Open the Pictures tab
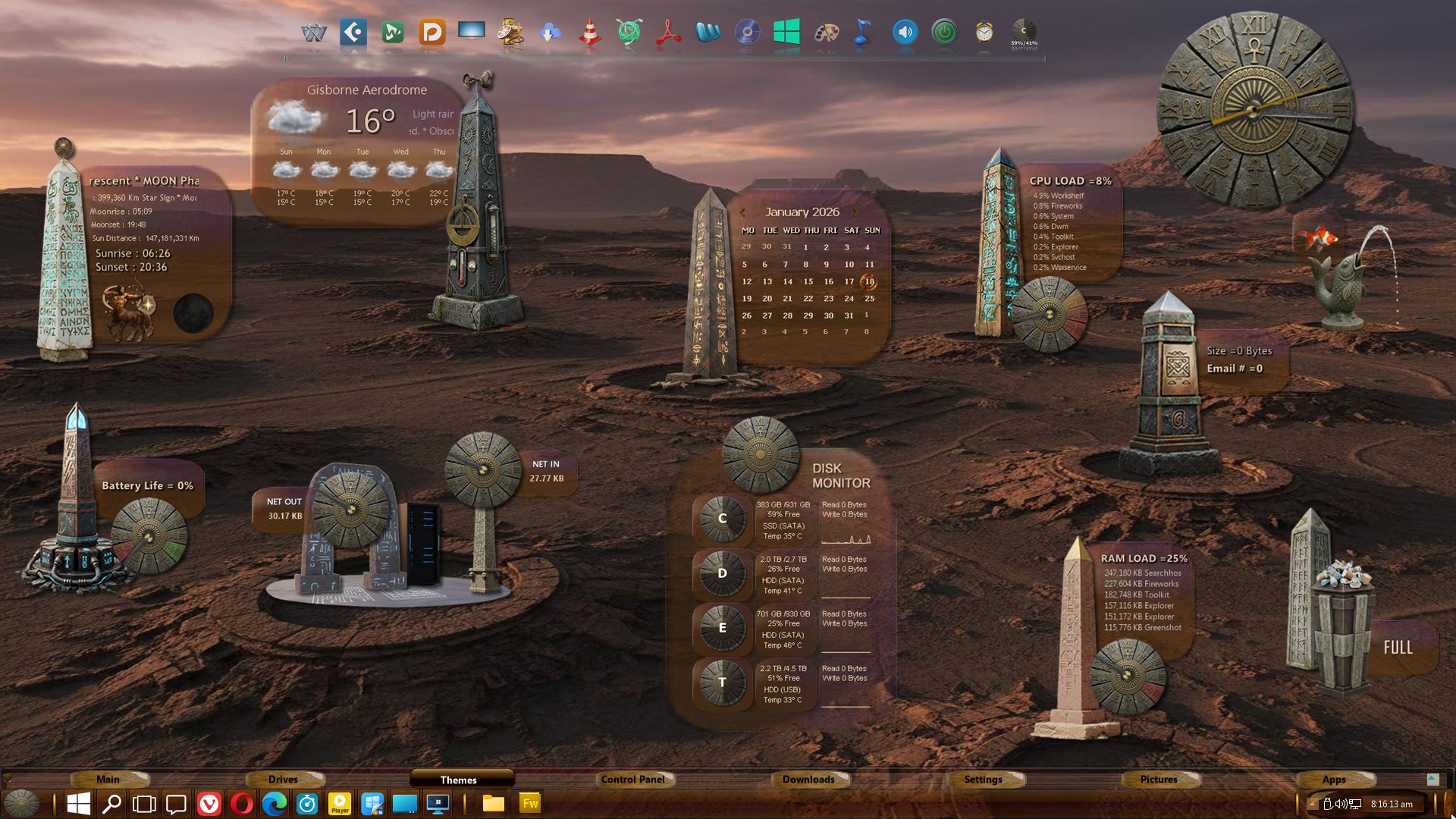 click(x=1159, y=779)
